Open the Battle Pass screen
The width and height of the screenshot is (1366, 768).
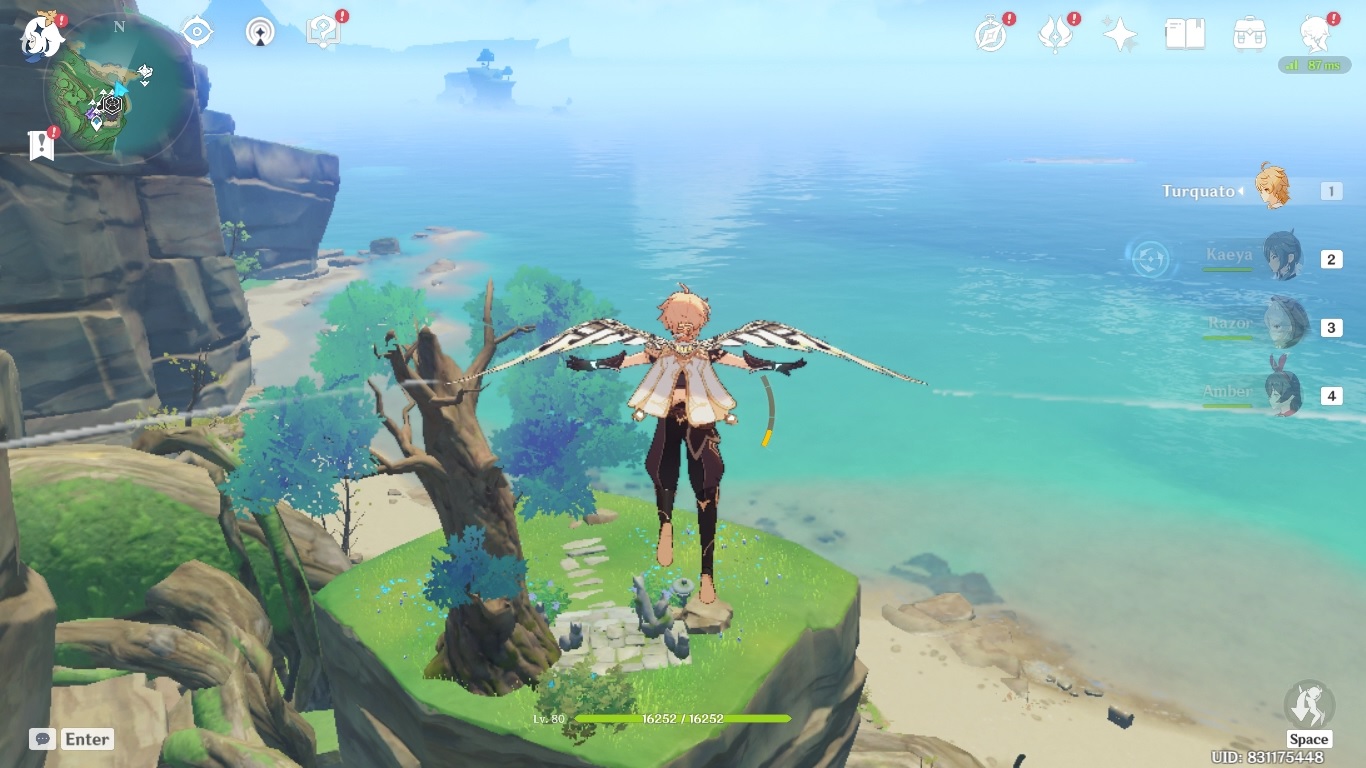1056,32
